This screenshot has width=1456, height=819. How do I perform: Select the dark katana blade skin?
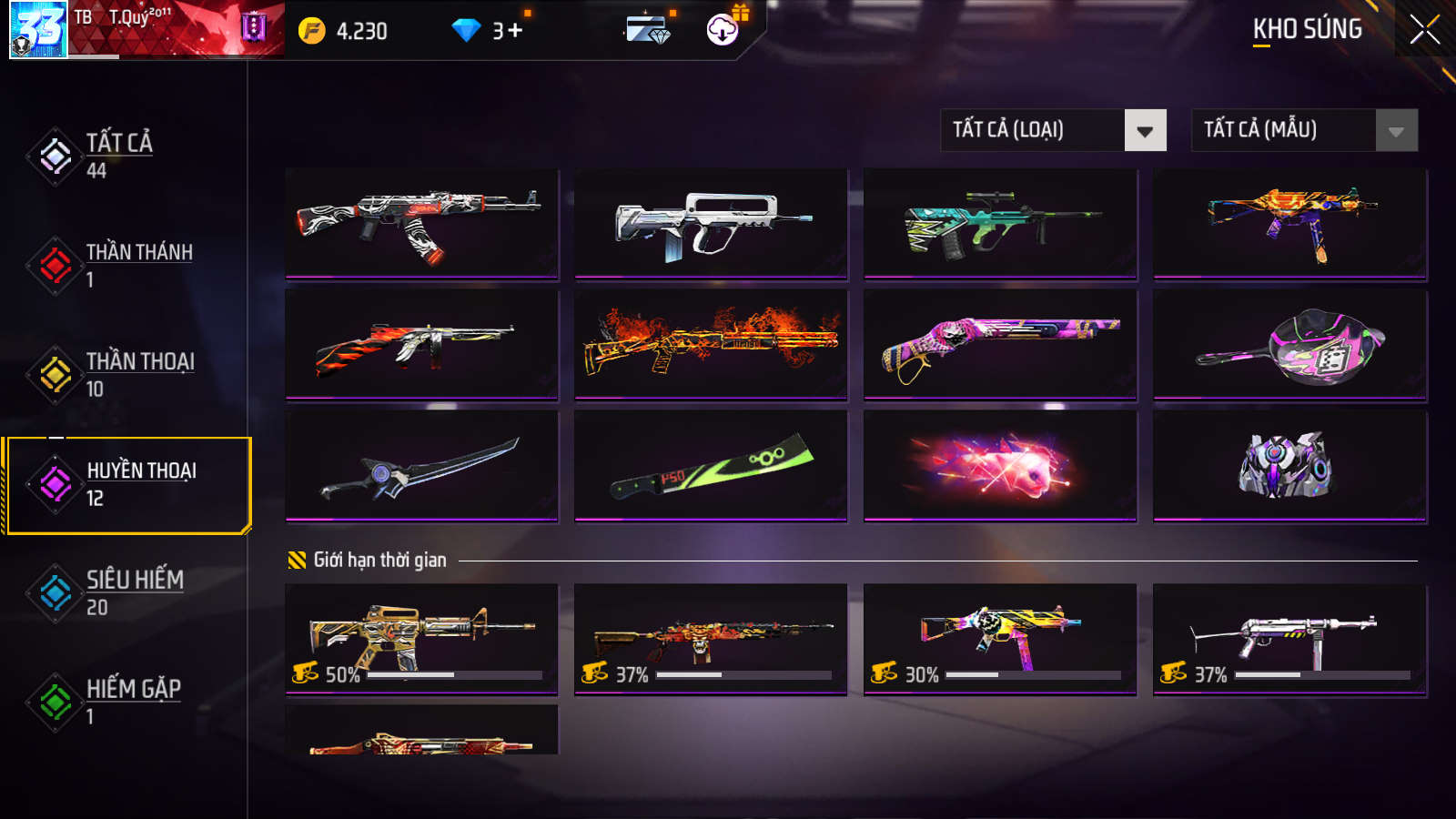tap(421, 465)
